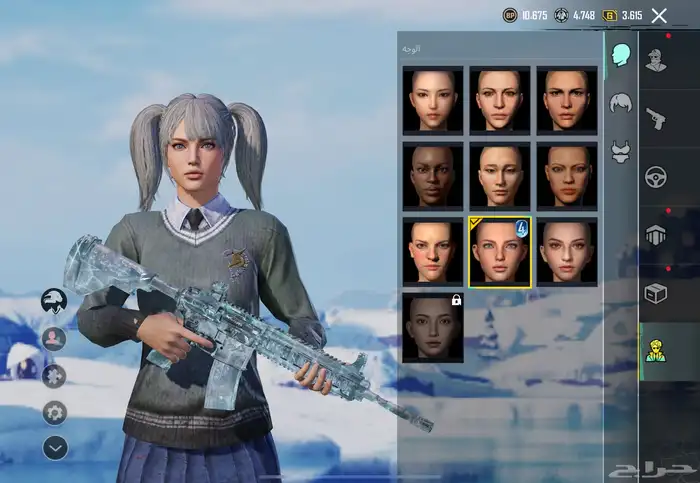The width and height of the screenshot is (700, 483).
Task: Select the yellow character appearance tab
Action: pyautogui.click(x=656, y=351)
